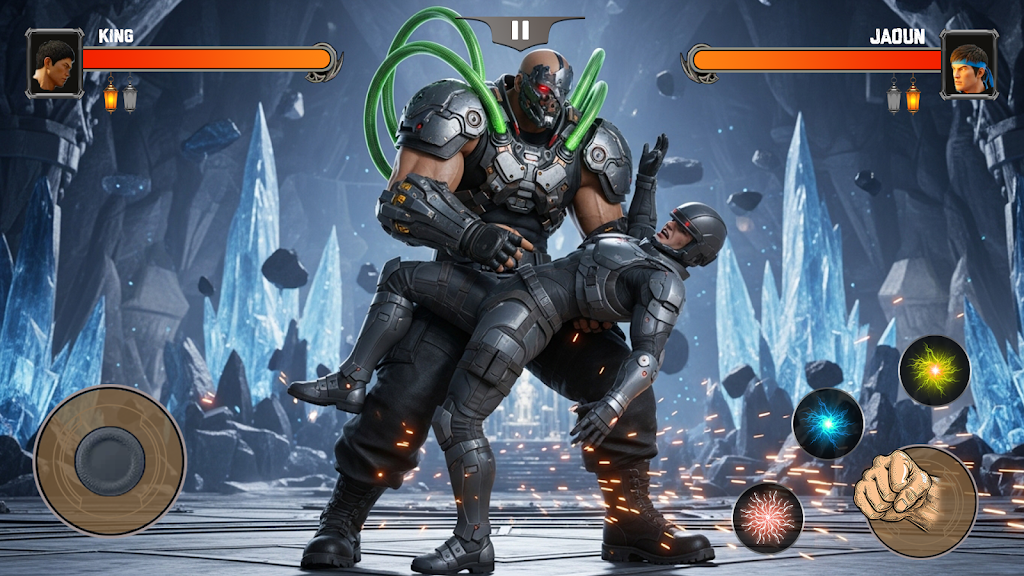
Task: Use the yellow-green energy blast ability
Action: [x=935, y=370]
